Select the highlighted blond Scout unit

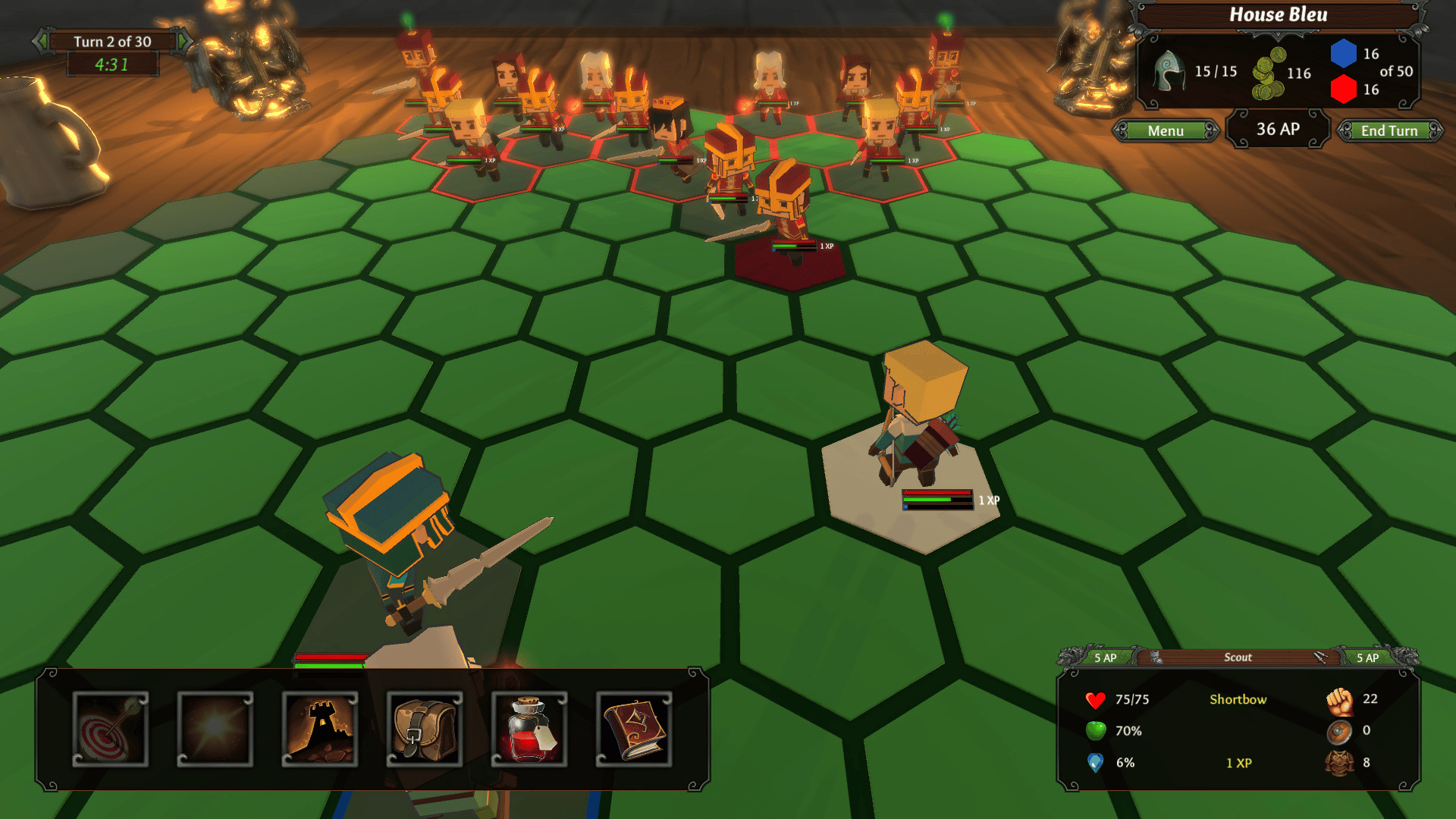tap(918, 417)
